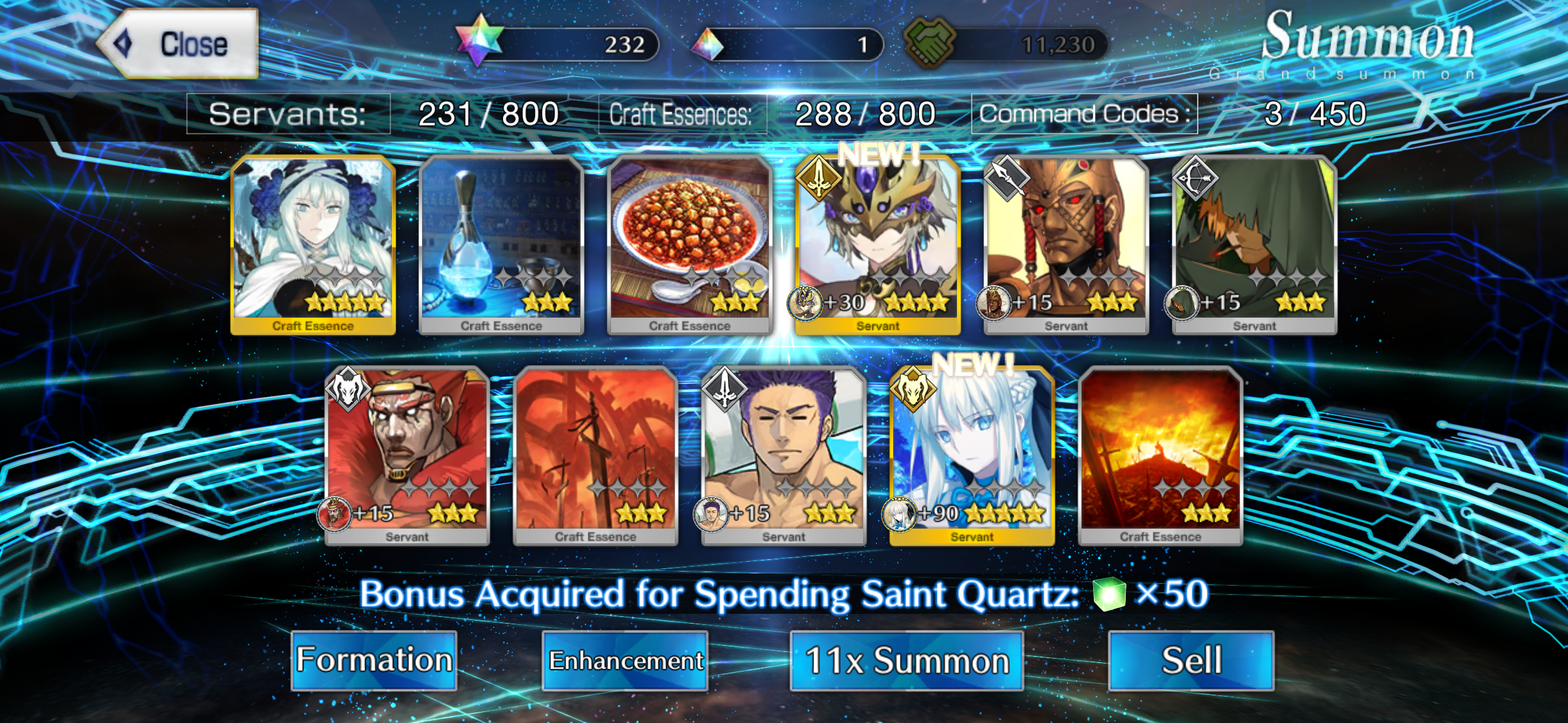Open the Formation menu
Image resolution: width=1568 pixels, height=723 pixels.
click(374, 660)
